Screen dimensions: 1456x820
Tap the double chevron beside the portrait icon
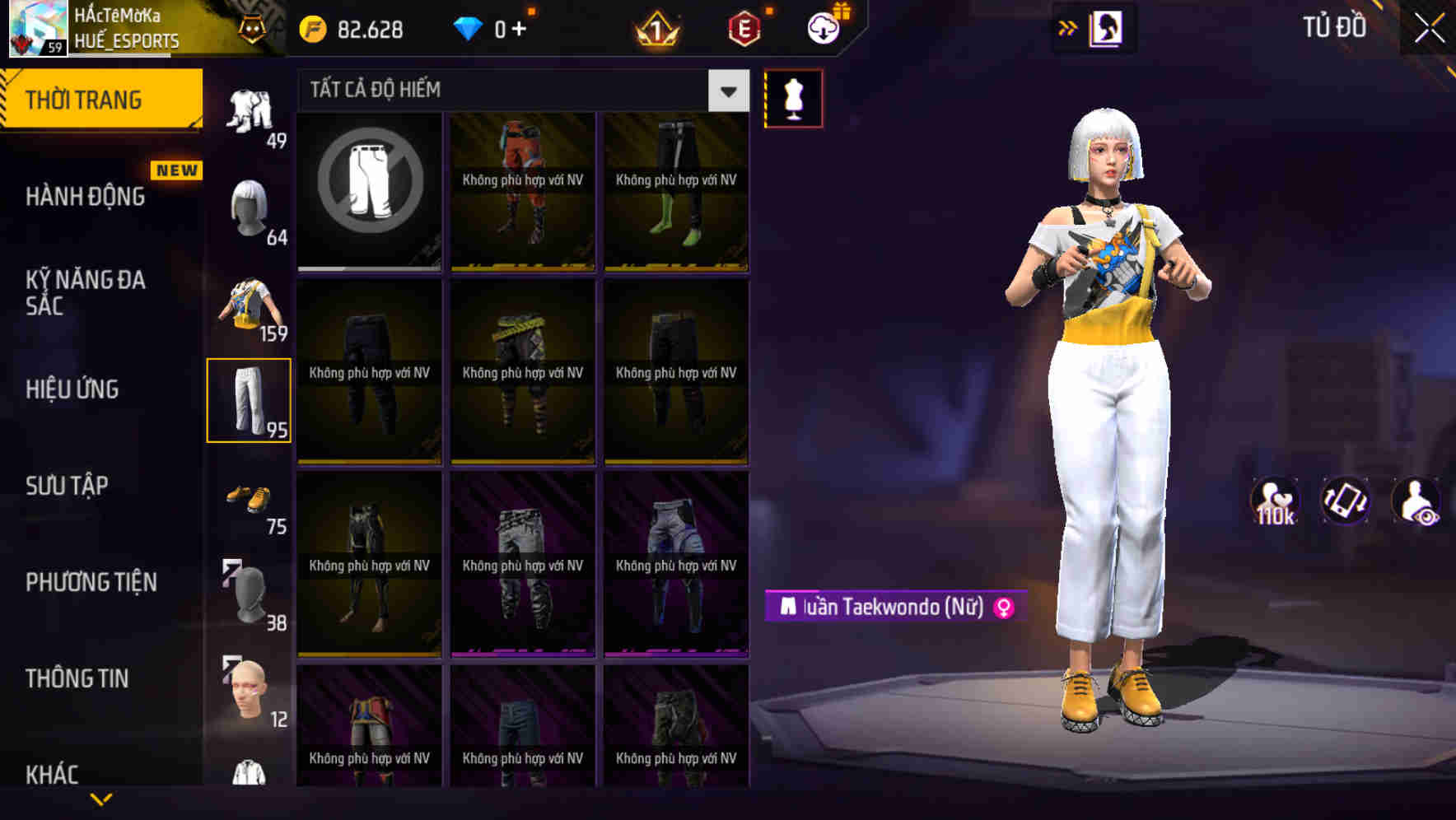tap(1069, 27)
